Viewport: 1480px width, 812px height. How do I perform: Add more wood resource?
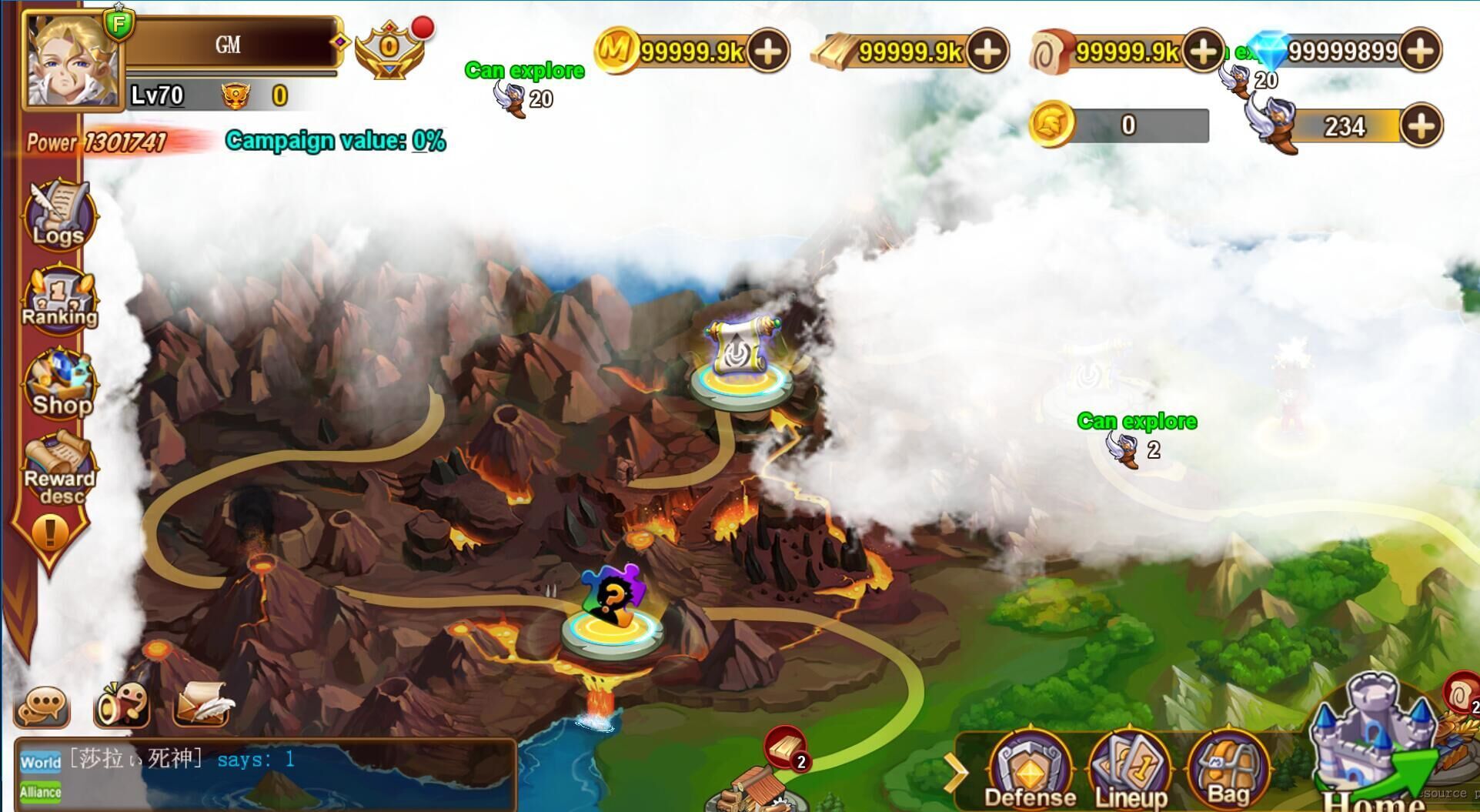tap(987, 51)
